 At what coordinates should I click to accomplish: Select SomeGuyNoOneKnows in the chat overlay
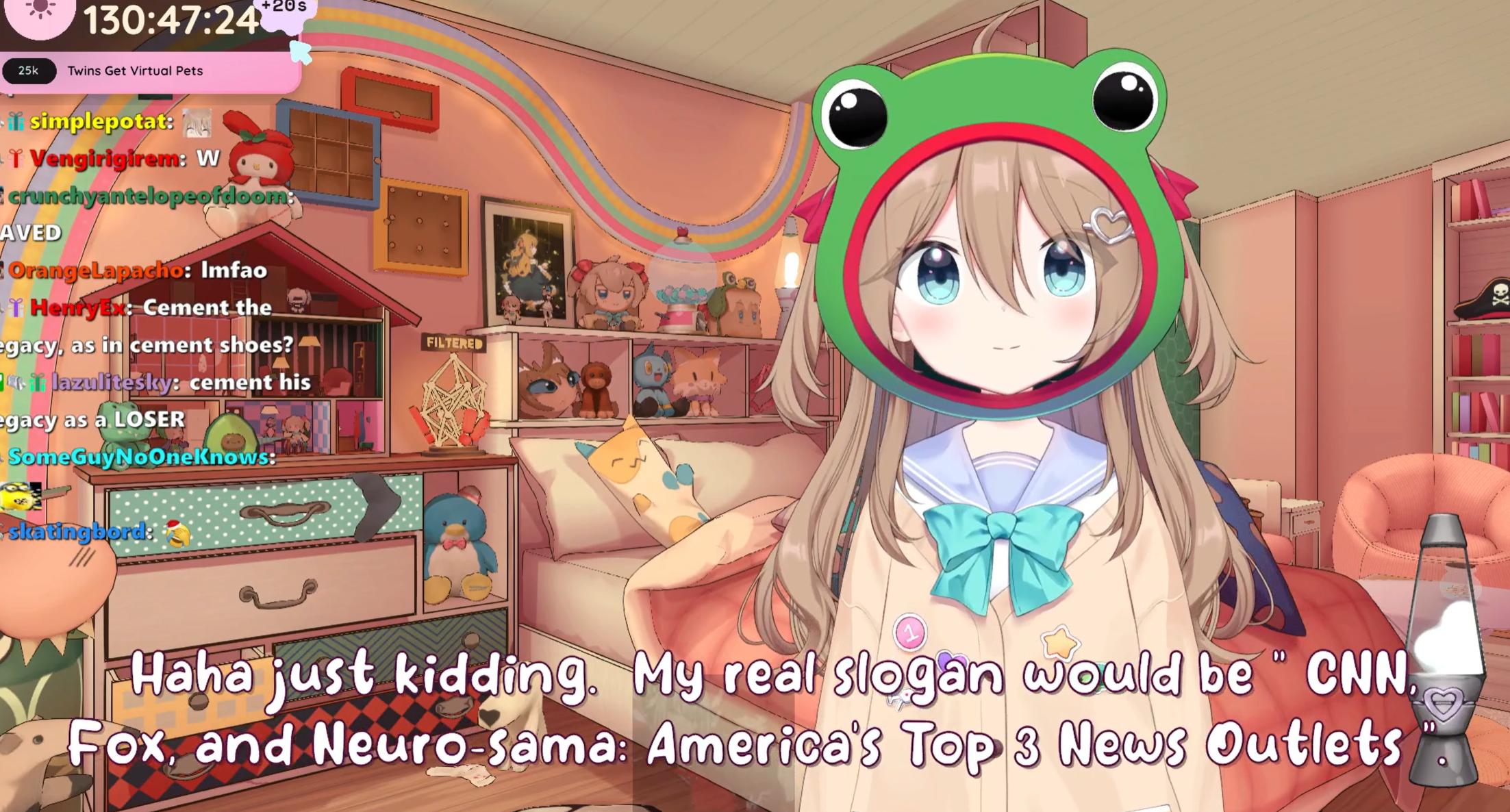click(x=138, y=457)
